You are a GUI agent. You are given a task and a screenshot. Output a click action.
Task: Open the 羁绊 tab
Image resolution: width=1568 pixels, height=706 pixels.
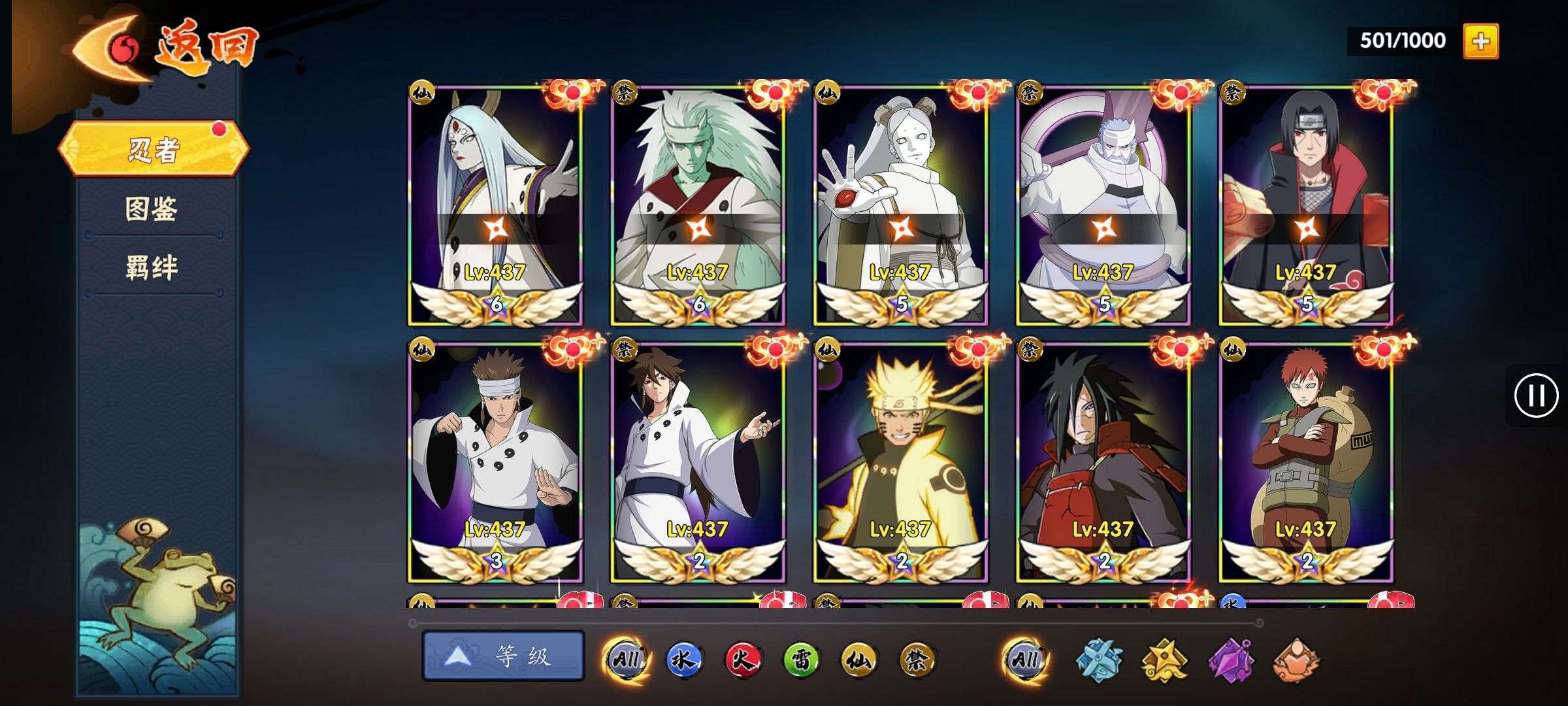coord(152,268)
